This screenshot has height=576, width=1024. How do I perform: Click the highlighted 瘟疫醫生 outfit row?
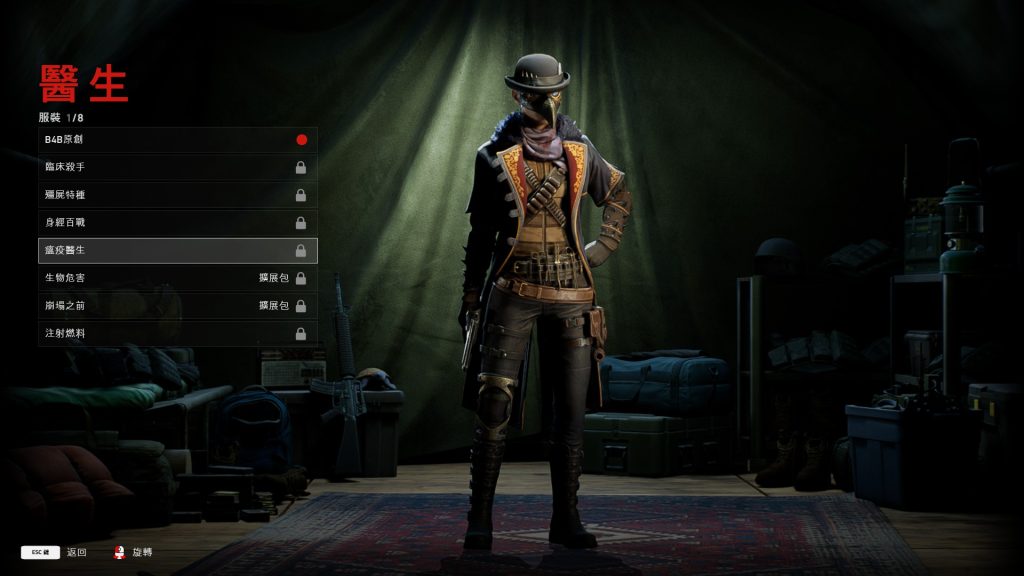tap(178, 250)
